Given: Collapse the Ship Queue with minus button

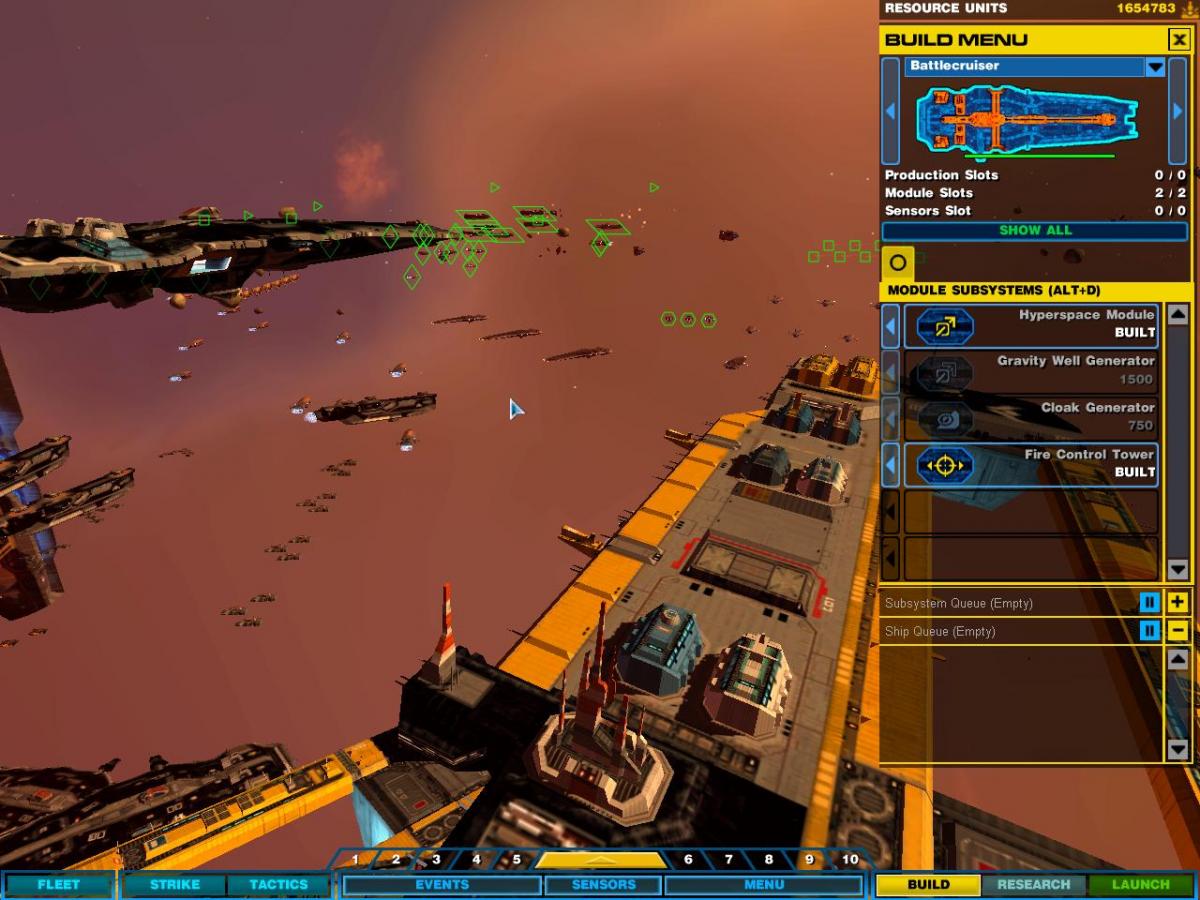Looking at the screenshot, I should pyautogui.click(x=1178, y=631).
